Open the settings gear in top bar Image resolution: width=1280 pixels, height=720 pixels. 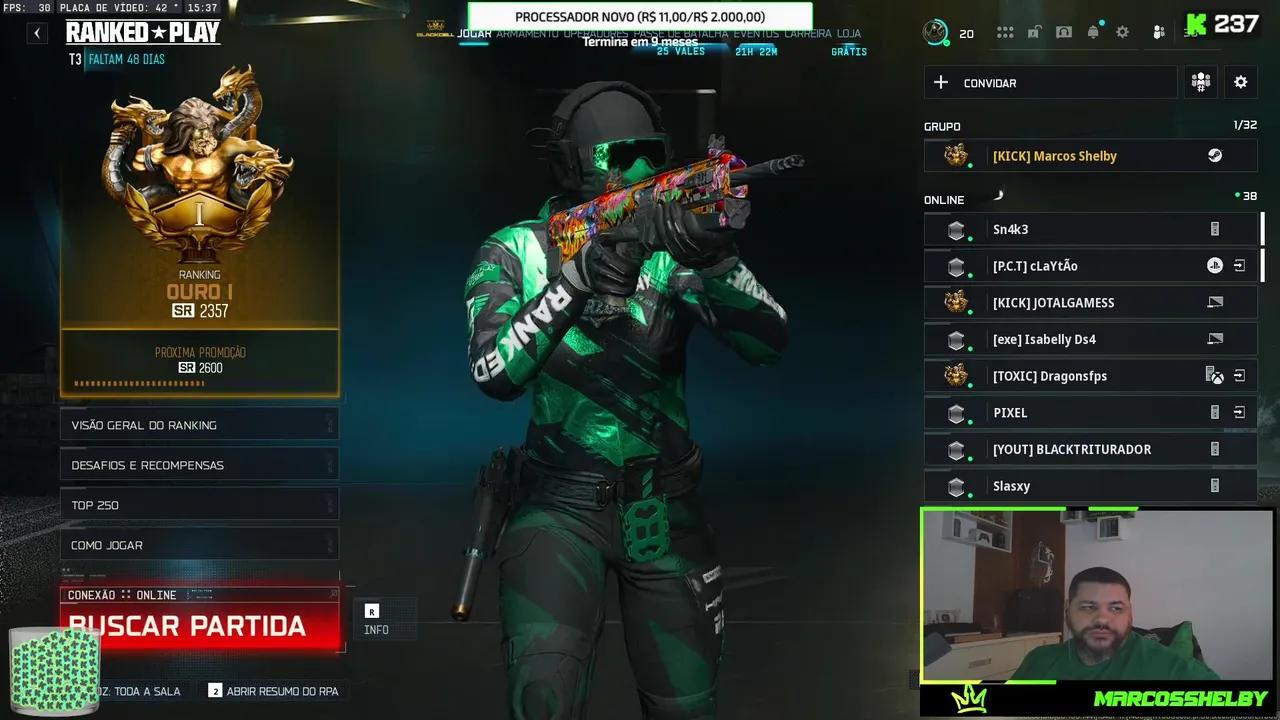coord(1122,31)
